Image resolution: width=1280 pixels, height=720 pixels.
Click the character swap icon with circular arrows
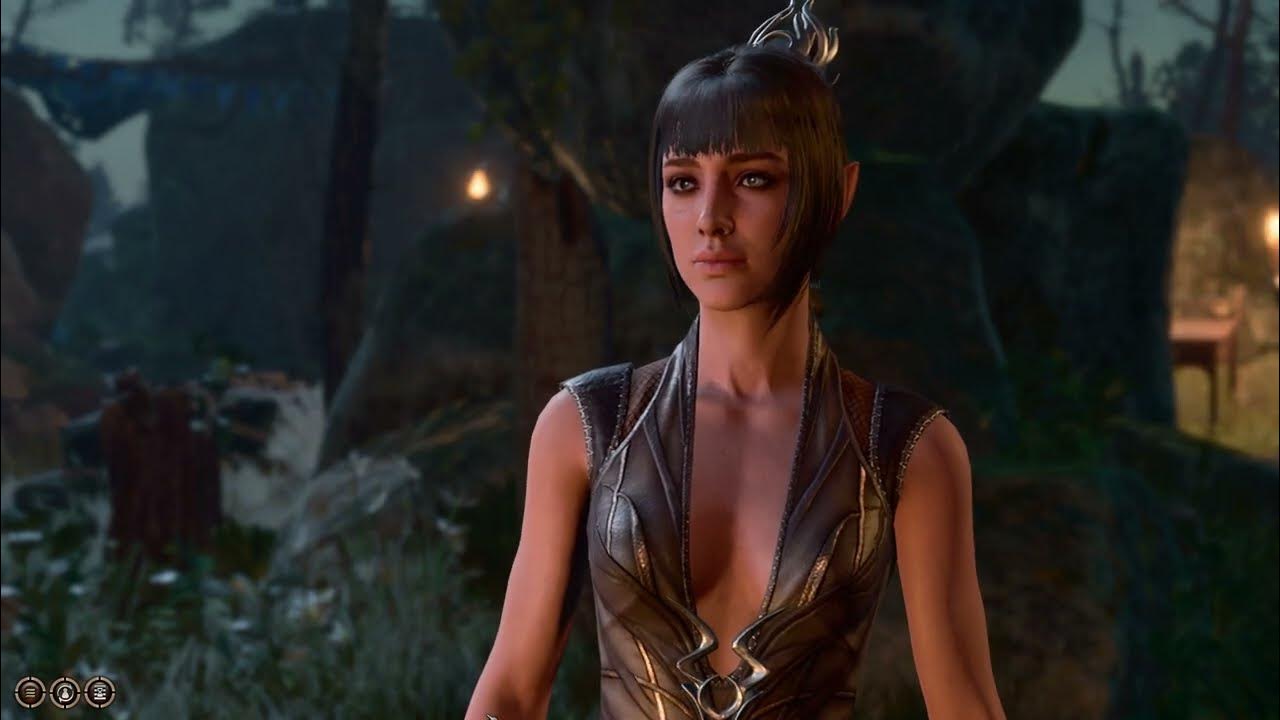click(x=65, y=692)
